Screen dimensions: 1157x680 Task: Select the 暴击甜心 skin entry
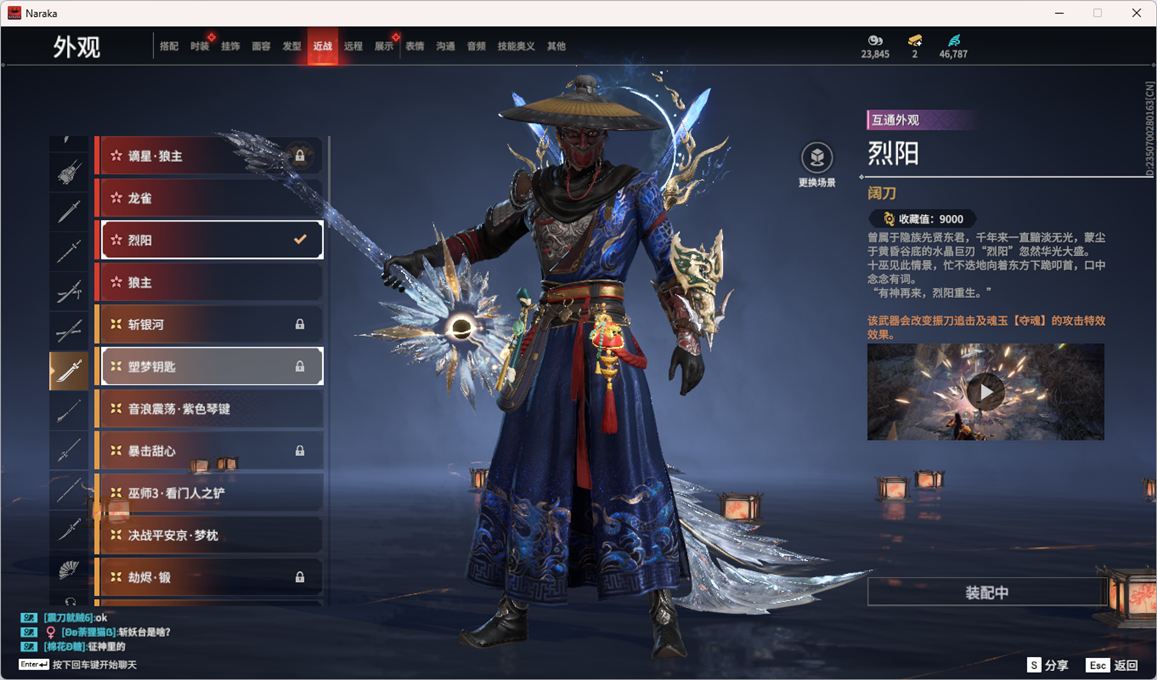click(209, 450)
